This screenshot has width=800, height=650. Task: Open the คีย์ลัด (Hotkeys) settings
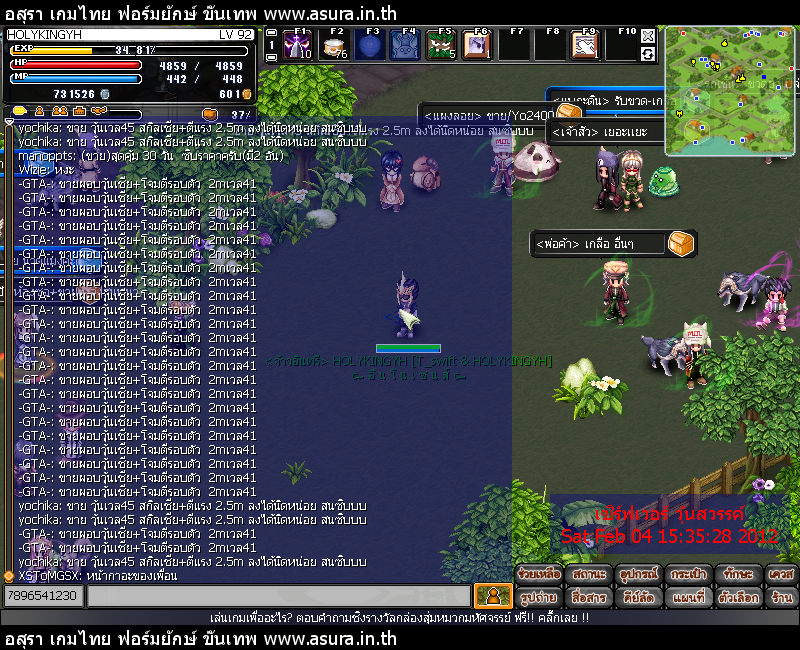click(x=638, y=597)
